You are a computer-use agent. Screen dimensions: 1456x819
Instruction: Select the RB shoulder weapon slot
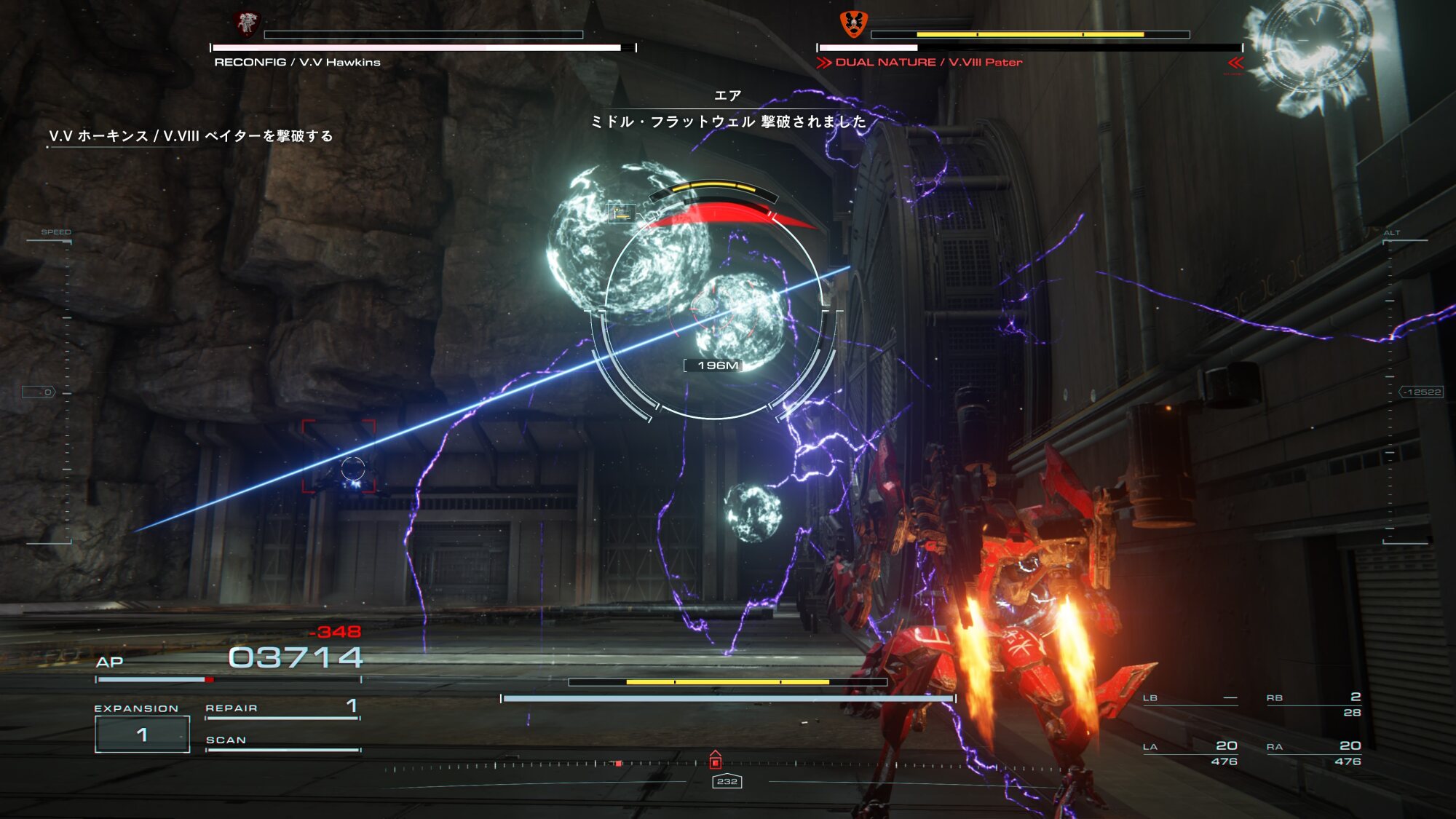click(x=1313, y=704)
